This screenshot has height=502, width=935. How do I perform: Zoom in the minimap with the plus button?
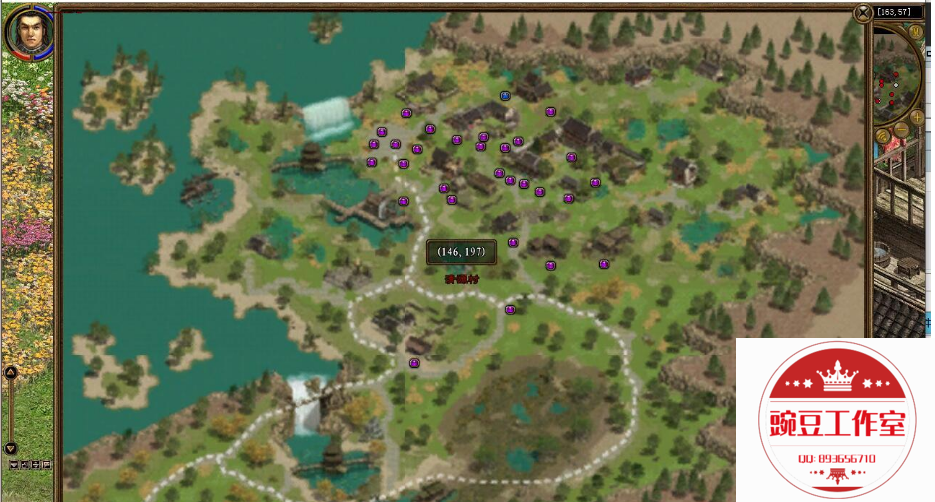(x=917, y=116)
